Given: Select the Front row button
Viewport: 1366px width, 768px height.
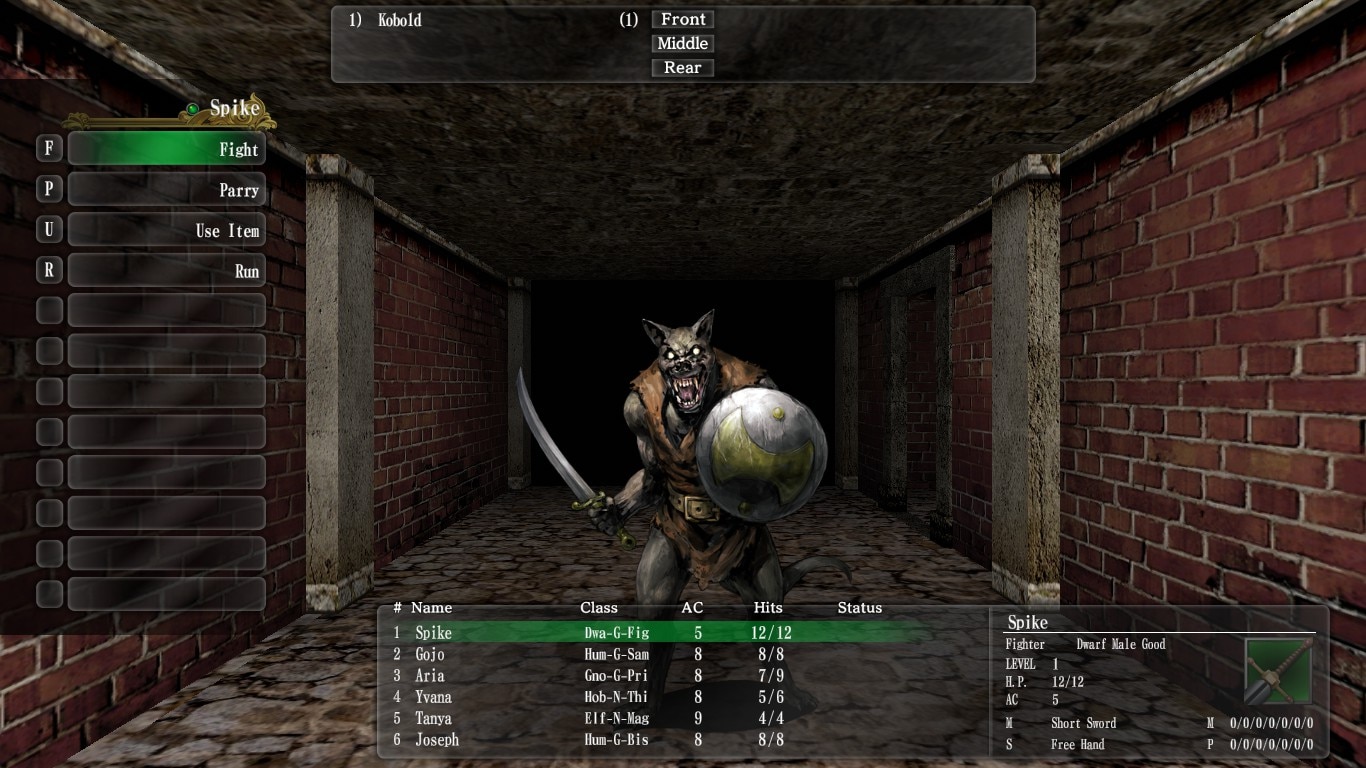Looking at the screenshot, I should pyautogui.click(x=683, y=19).
